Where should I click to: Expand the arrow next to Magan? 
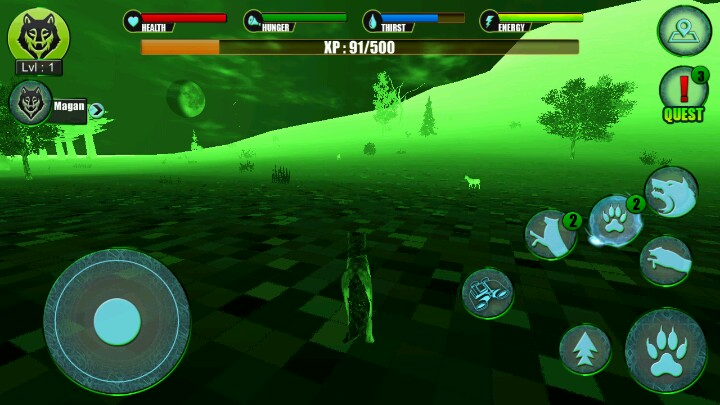click(97, 110)
